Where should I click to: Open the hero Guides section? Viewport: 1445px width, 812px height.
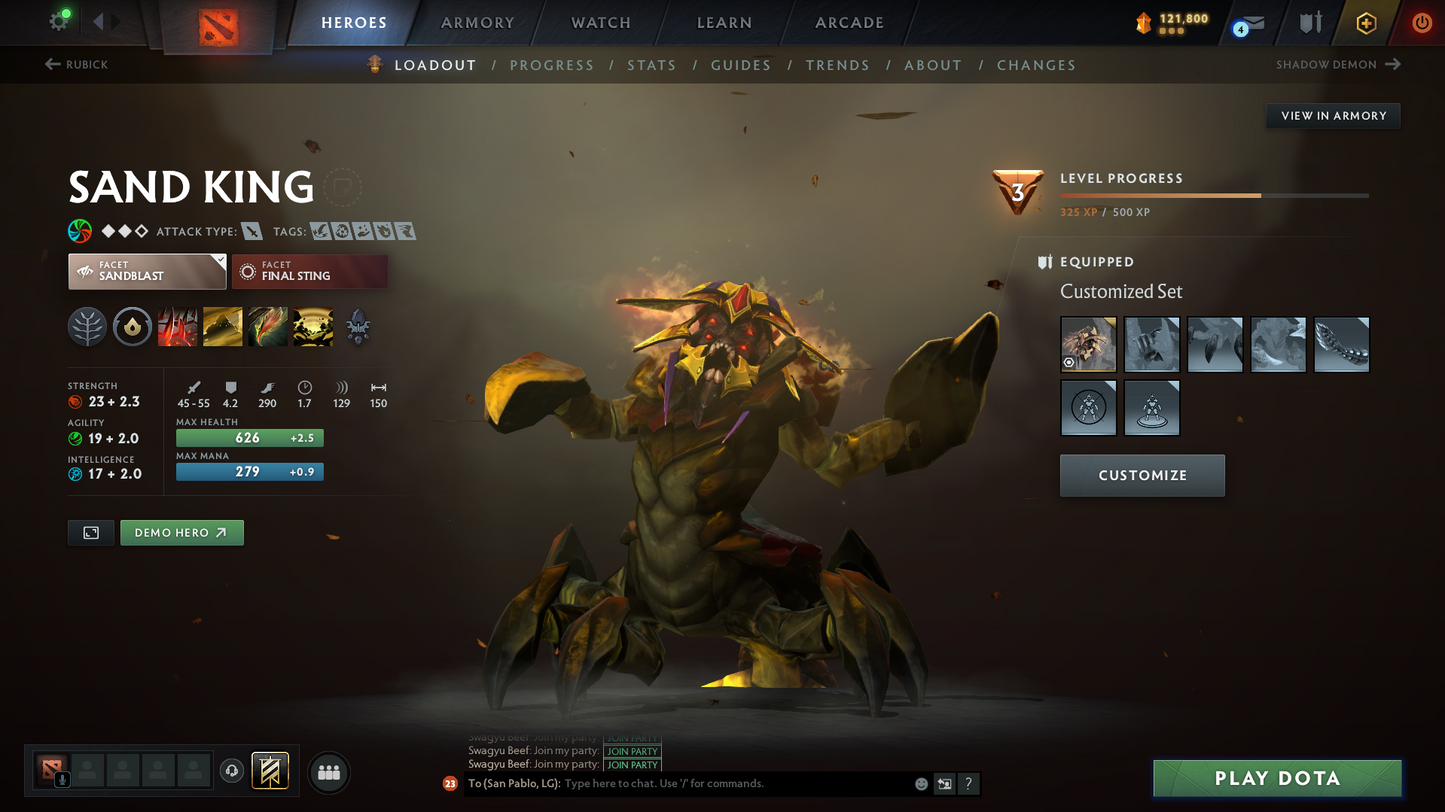point(740,65)
